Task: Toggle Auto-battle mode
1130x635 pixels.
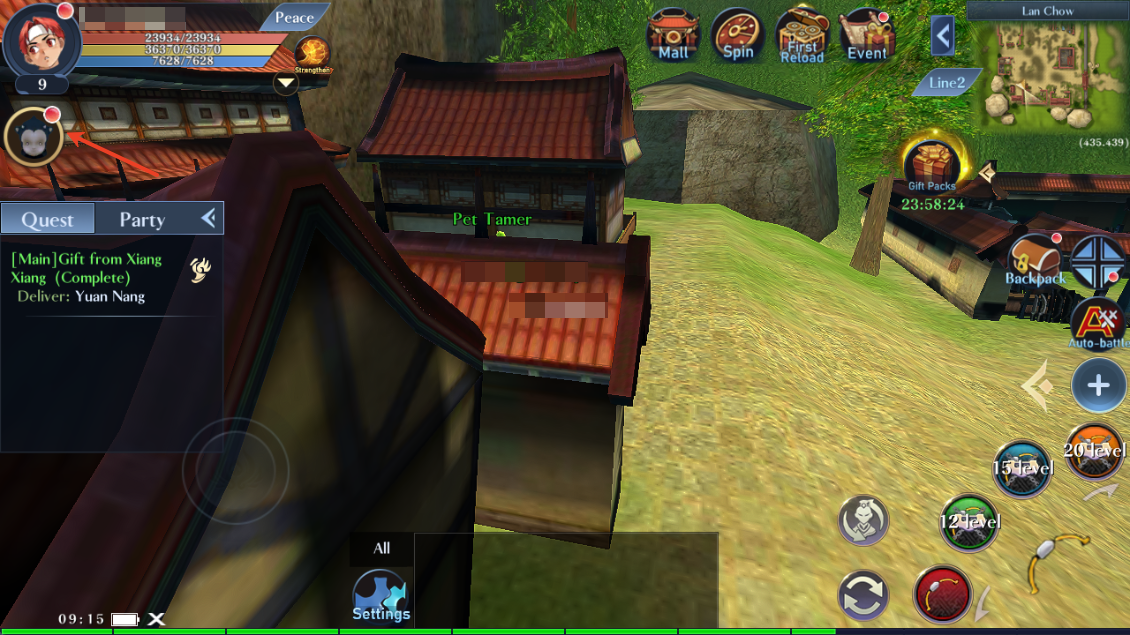Action: 1098,323
